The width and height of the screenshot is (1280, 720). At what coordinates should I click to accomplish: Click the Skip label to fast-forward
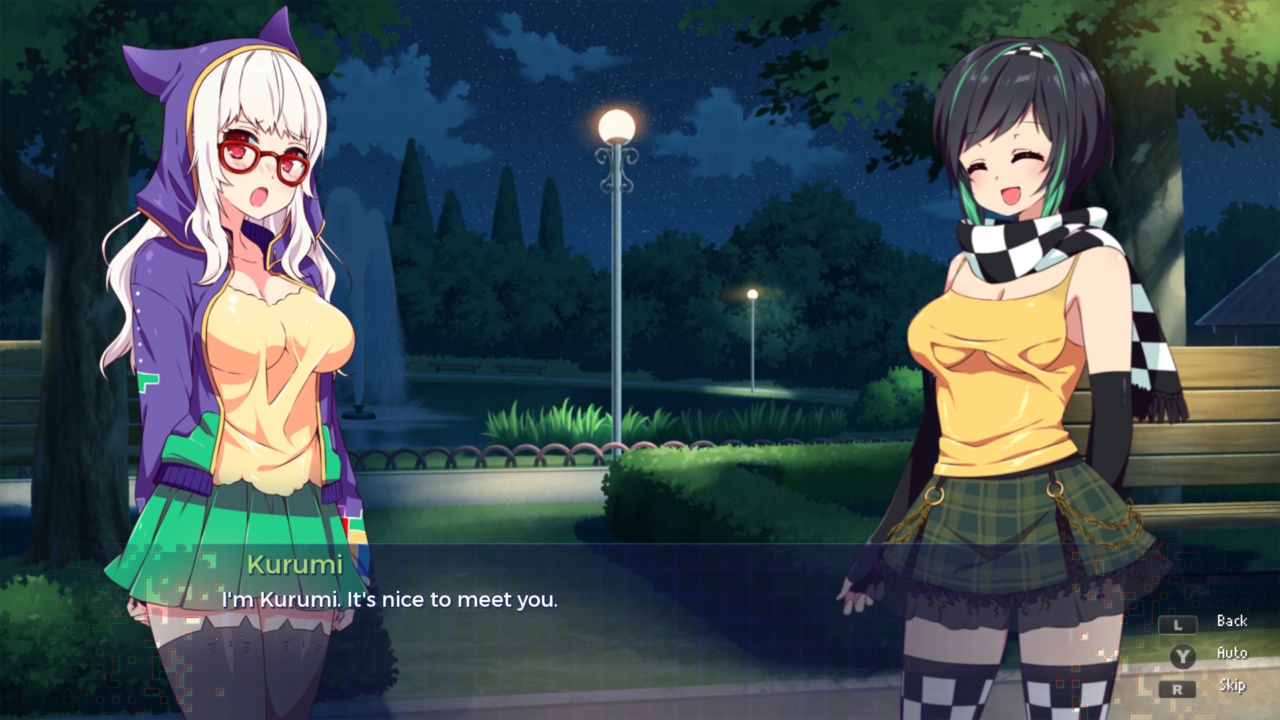pos(1231,685)
